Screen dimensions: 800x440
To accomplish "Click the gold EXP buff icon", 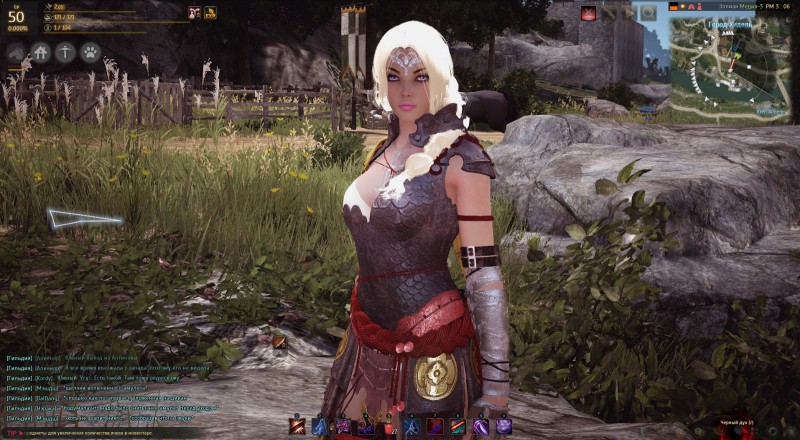I will click(211, 13).
